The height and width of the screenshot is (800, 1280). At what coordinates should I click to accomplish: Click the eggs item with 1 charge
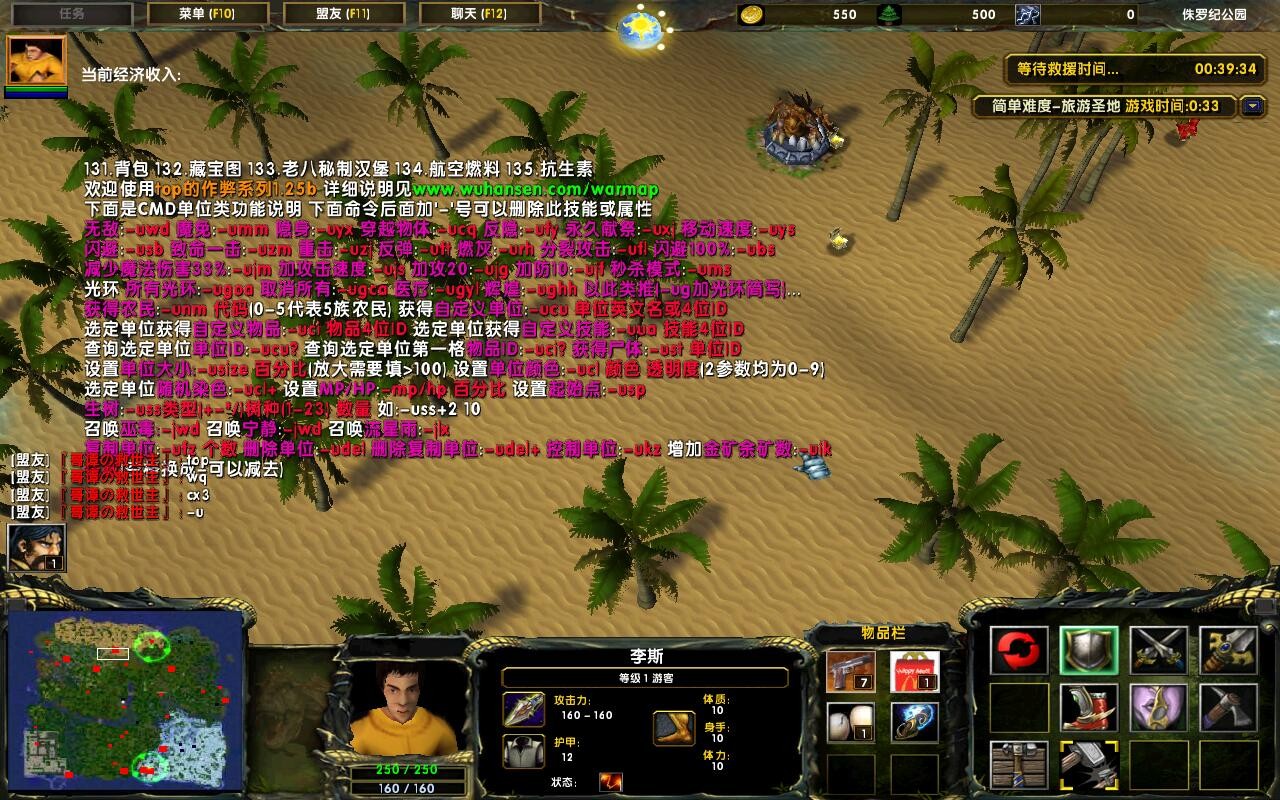(x=849, y=721)
